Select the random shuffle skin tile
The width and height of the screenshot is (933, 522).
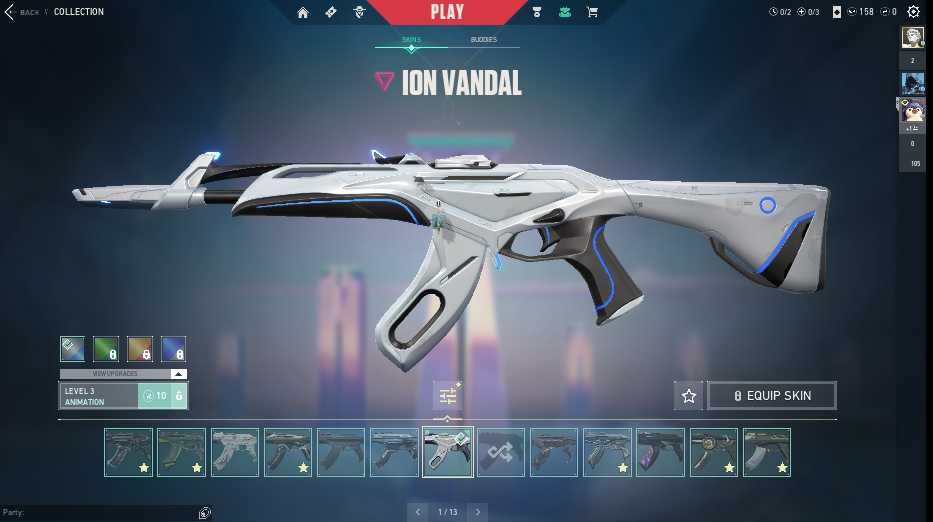pos(500,452)
